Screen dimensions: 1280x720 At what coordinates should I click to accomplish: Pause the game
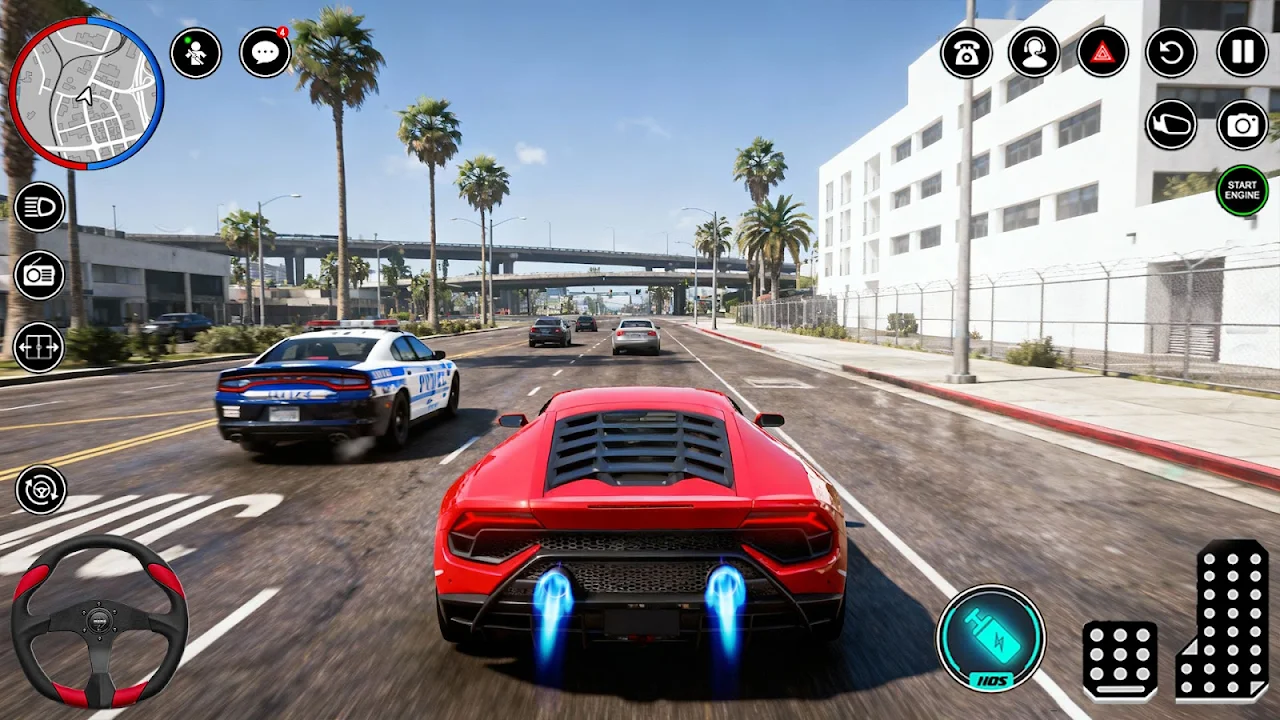tap(1242, 53)
